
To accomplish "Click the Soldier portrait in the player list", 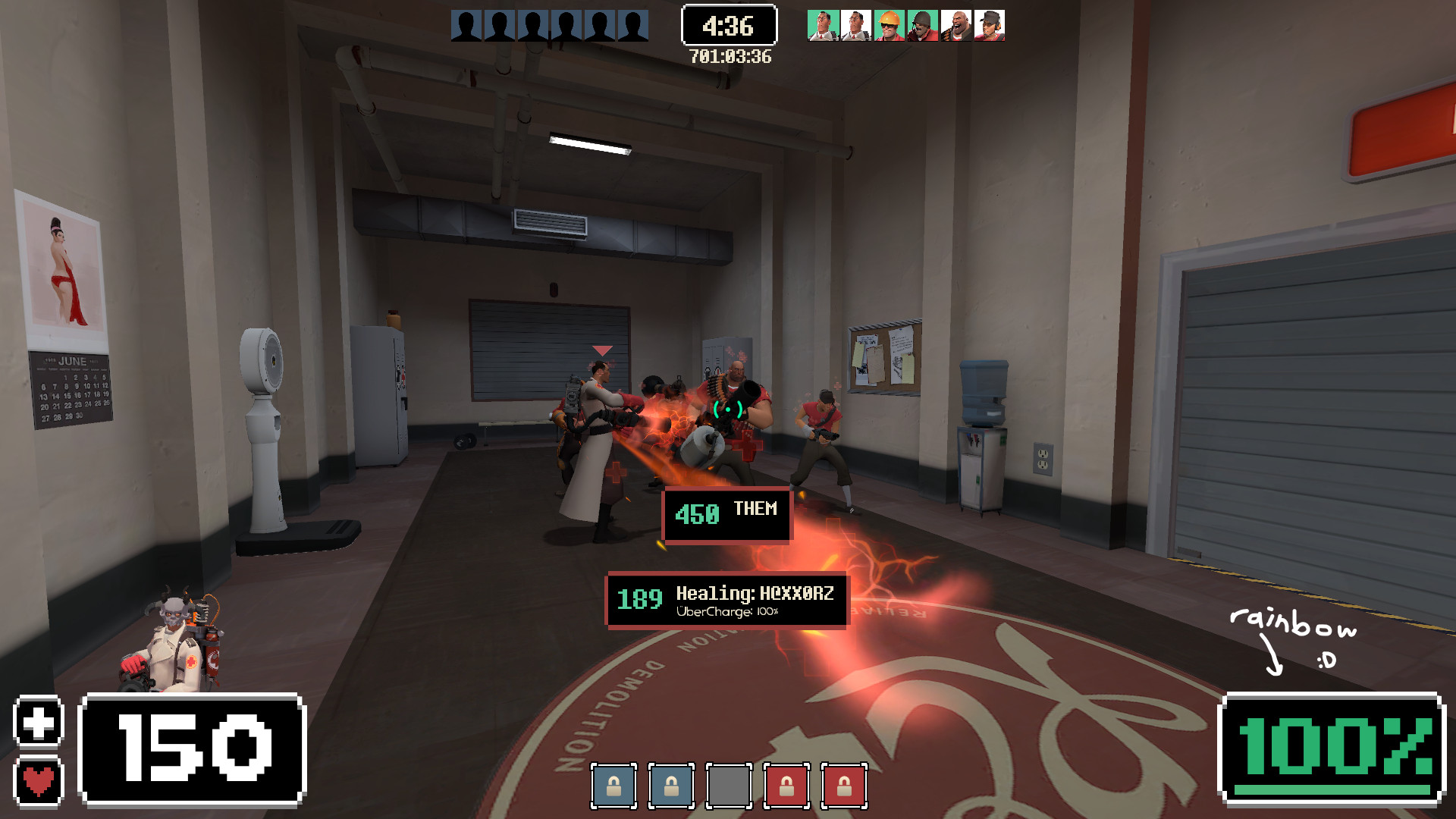I will pos(922,24).
